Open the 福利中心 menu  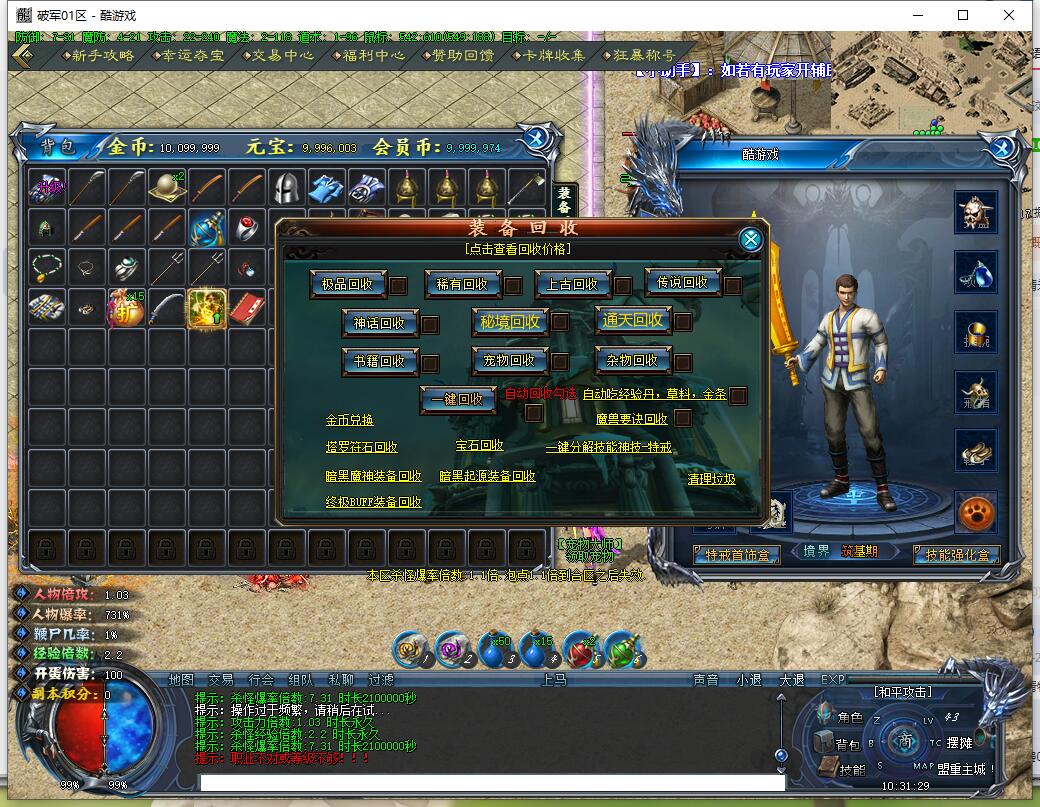[x=372, y=56]
